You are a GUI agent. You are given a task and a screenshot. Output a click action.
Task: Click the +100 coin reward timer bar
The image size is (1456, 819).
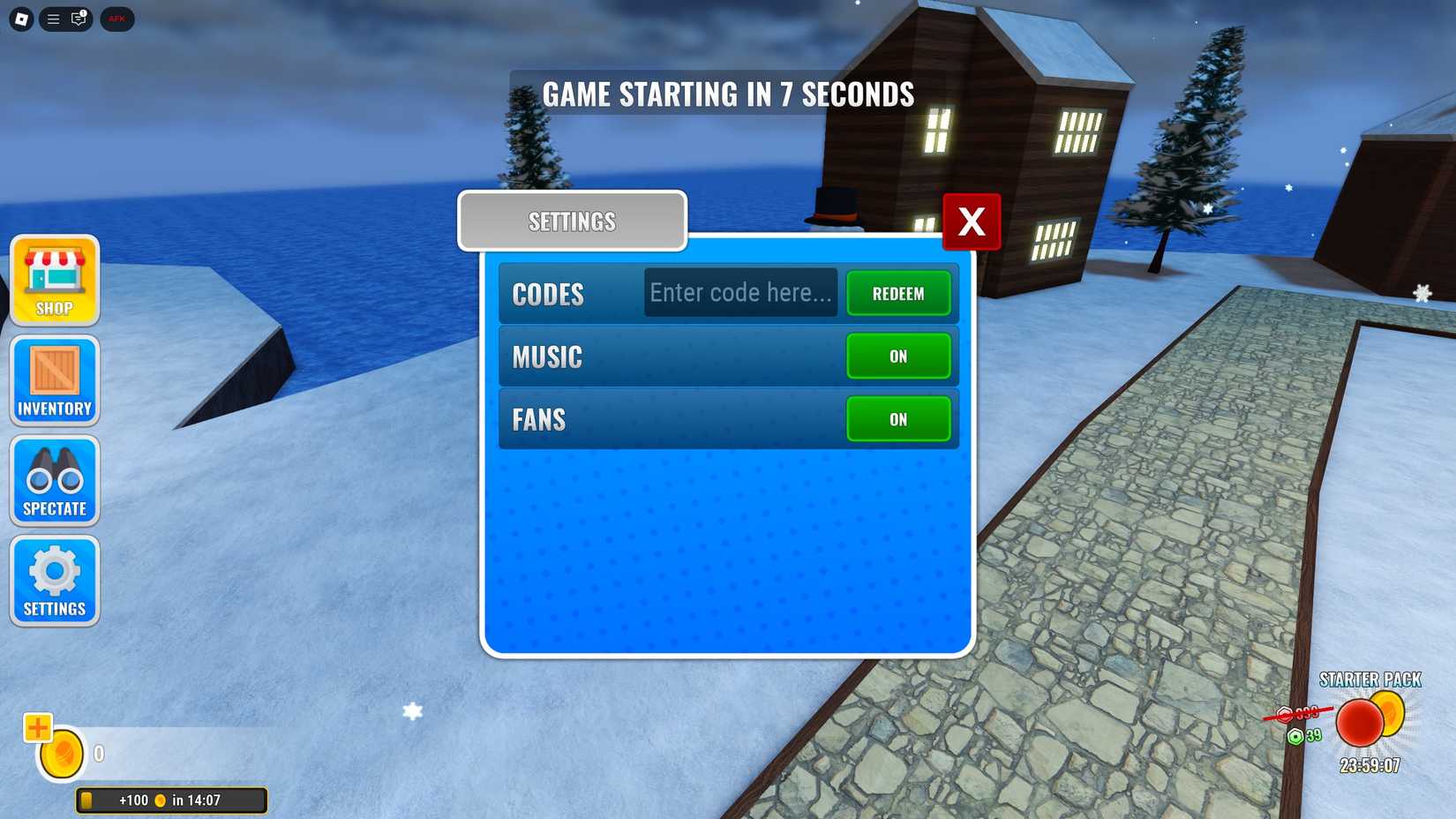coord(170,800)
